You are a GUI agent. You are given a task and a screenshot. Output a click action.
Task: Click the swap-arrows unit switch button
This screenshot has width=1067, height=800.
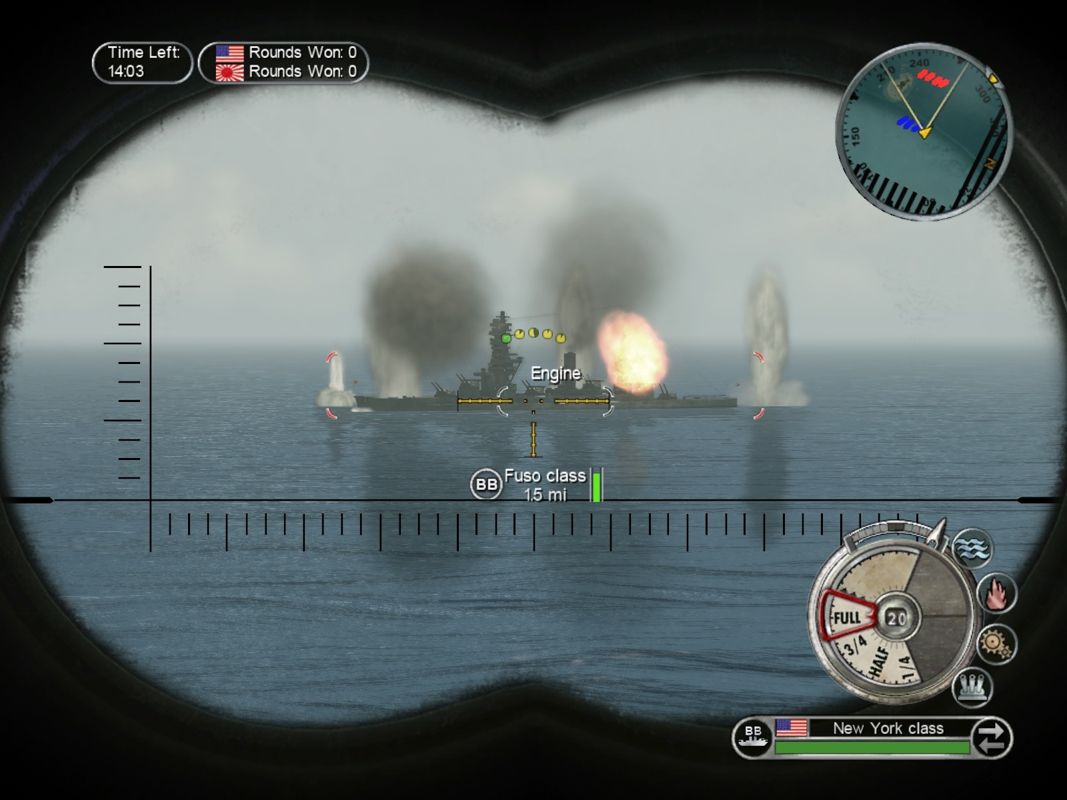tap(991, 739)
